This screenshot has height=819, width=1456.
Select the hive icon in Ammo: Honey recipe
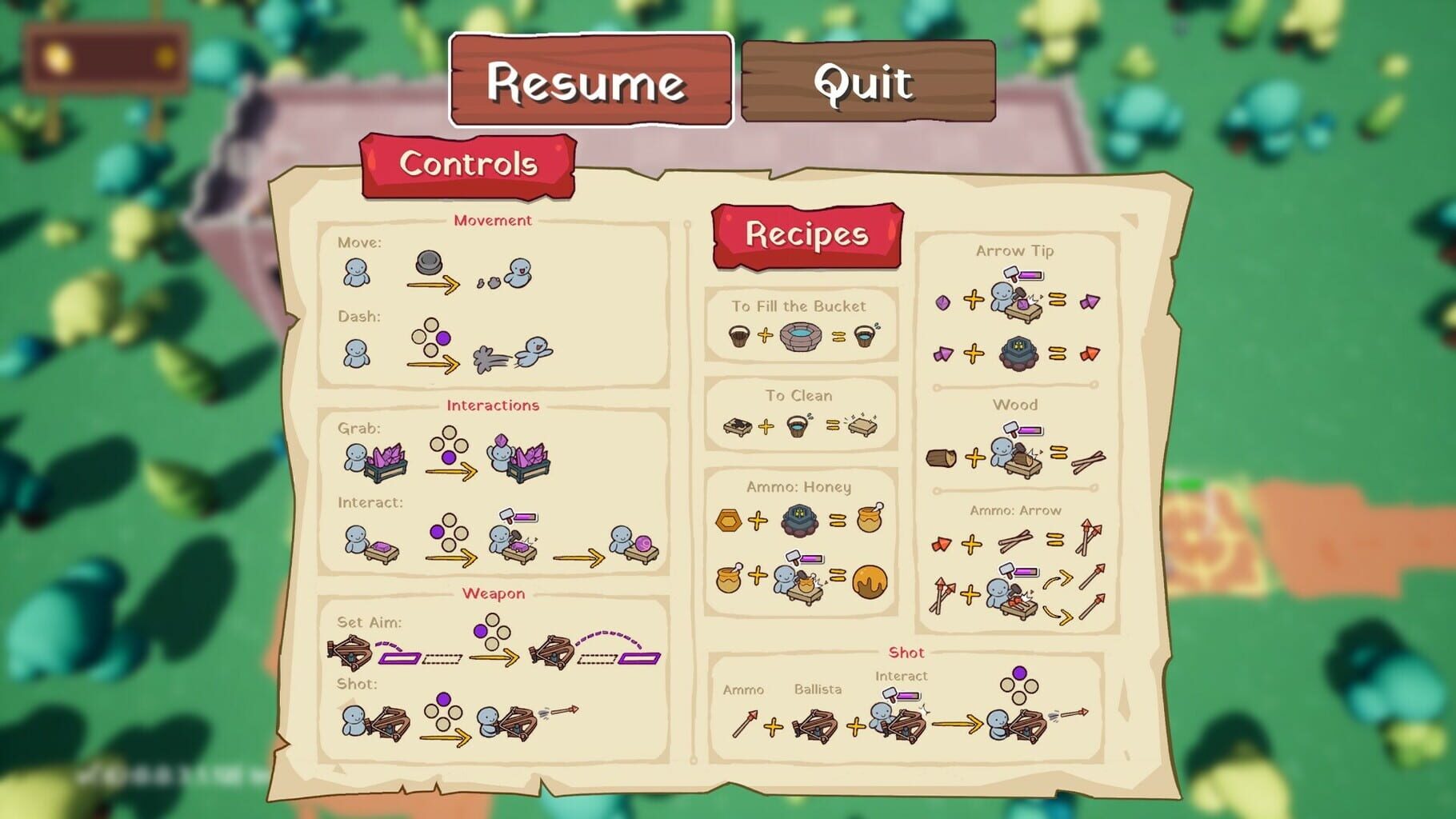pos(800,519)
